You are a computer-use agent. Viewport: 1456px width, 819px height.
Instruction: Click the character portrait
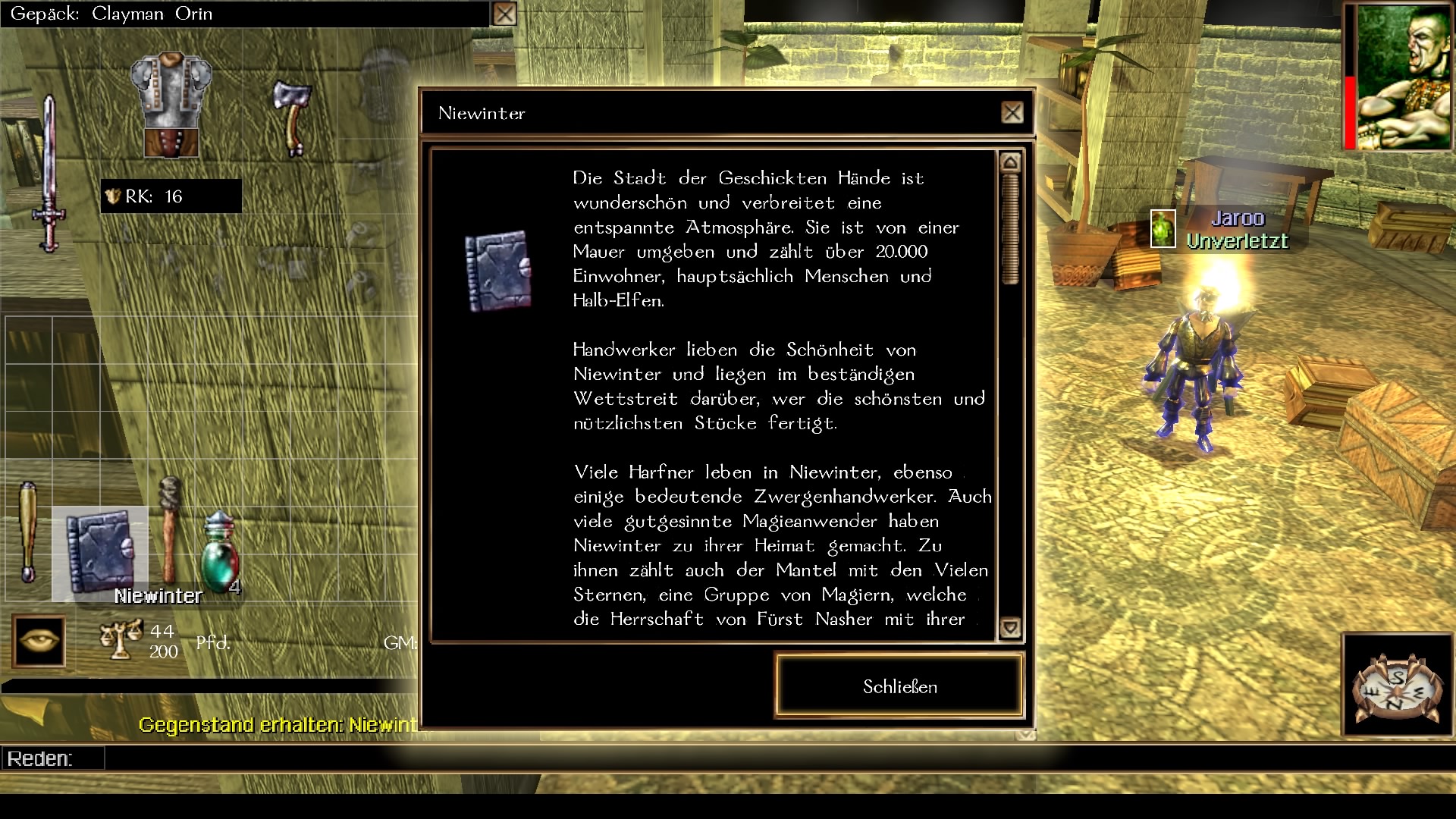[1402, 76]
